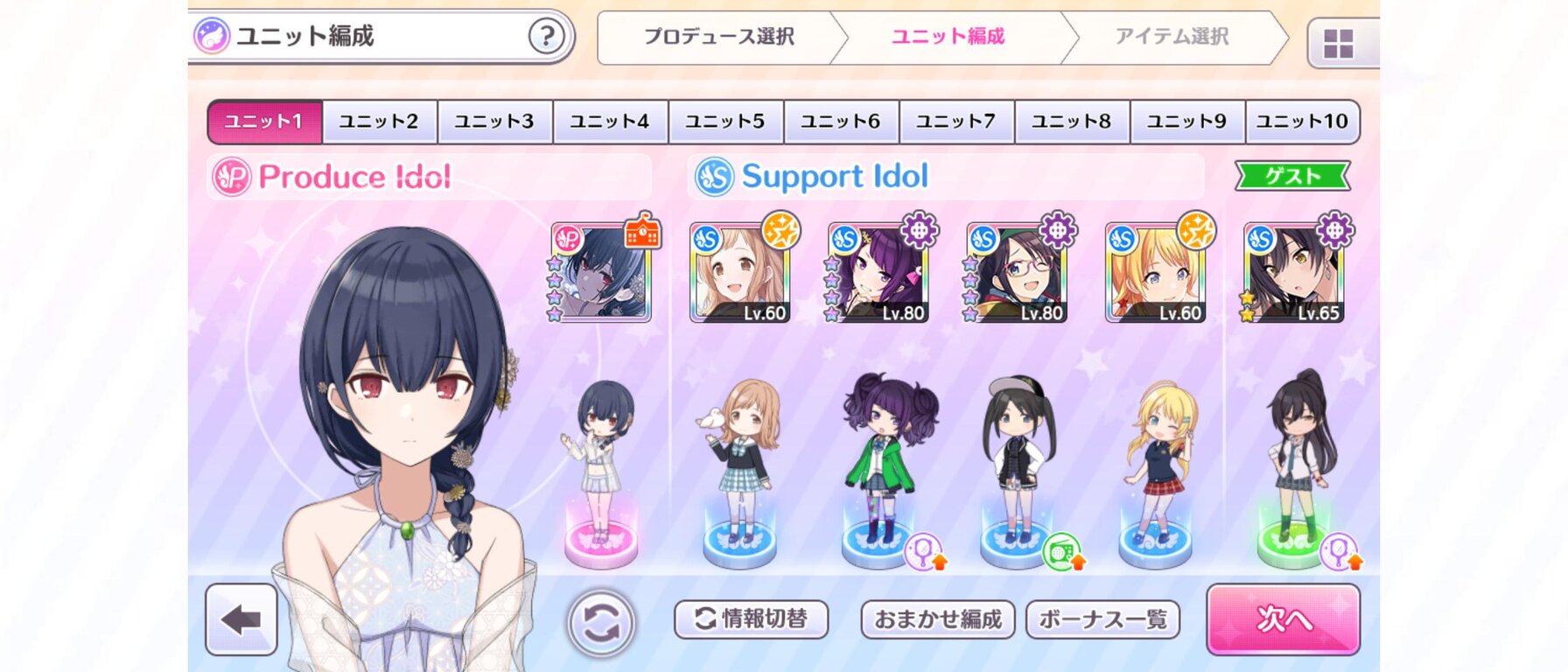The width and height of the screenshot is (1568, 672).
Task: Open the アイテム選択 step in the breadcrumb
Action: point(1172,37)
